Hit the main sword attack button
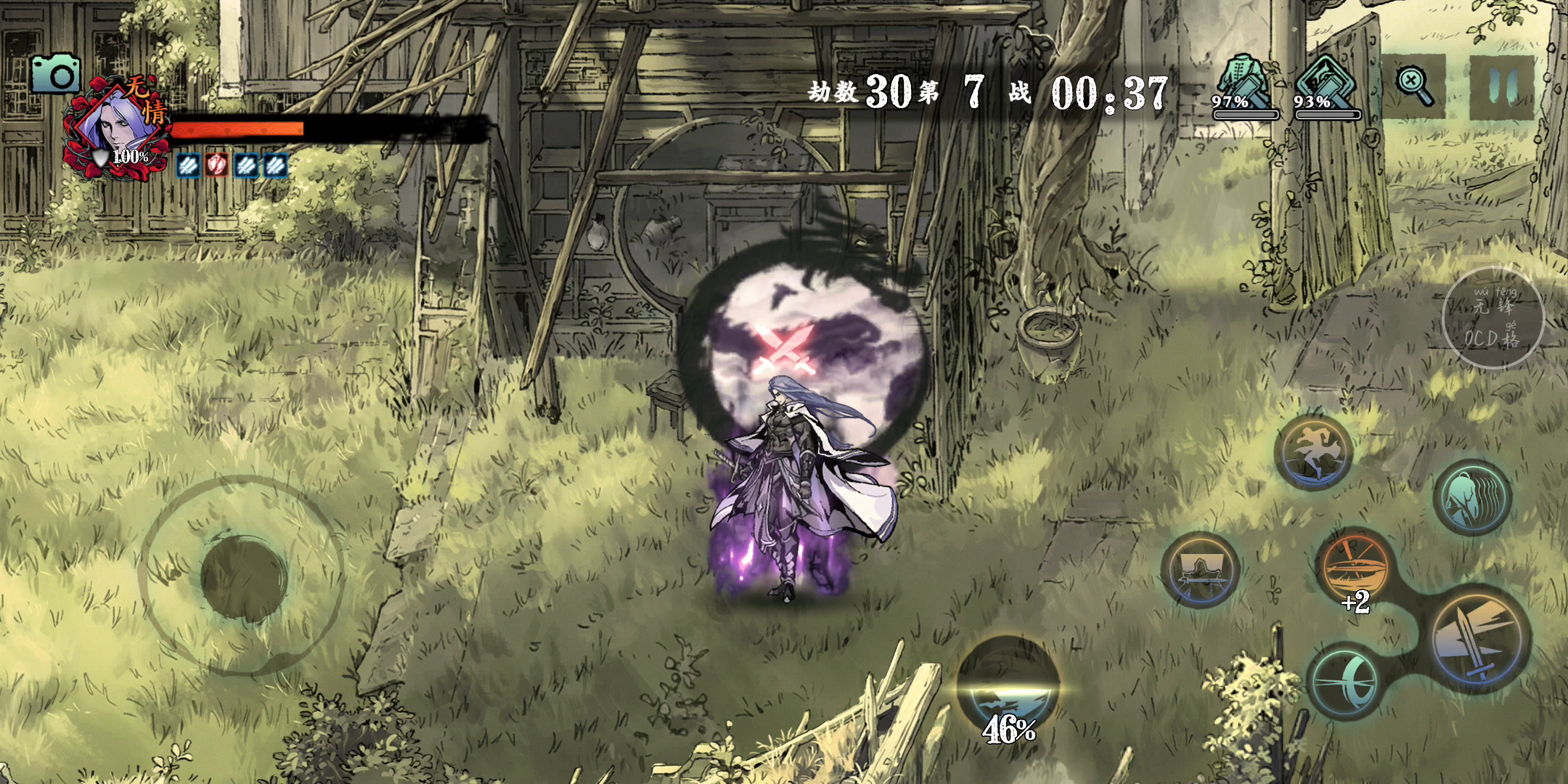This screenshot has width=1568, height=784. [x=1480, y=639]
